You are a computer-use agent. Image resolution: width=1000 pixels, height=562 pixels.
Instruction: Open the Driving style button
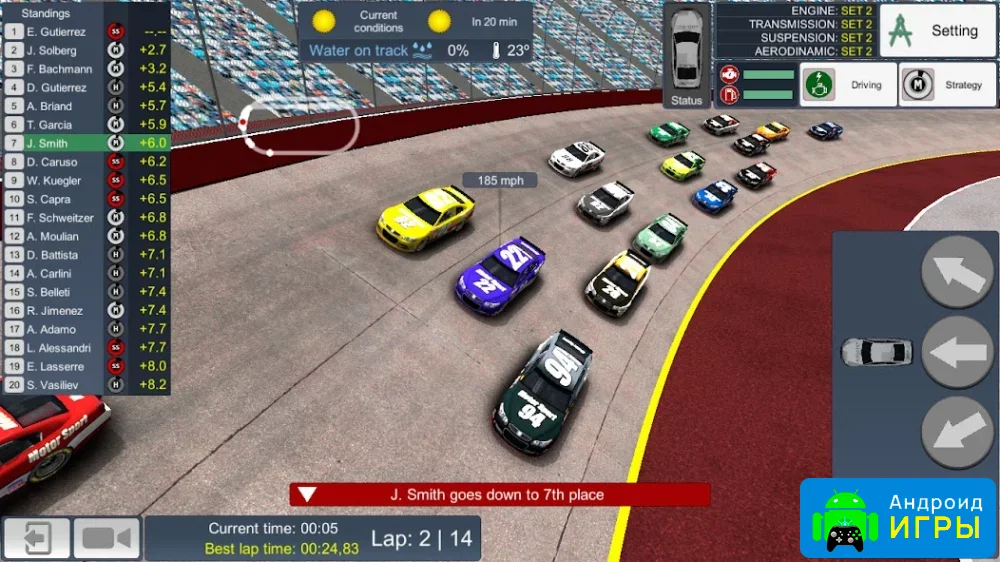click(846, 85)
